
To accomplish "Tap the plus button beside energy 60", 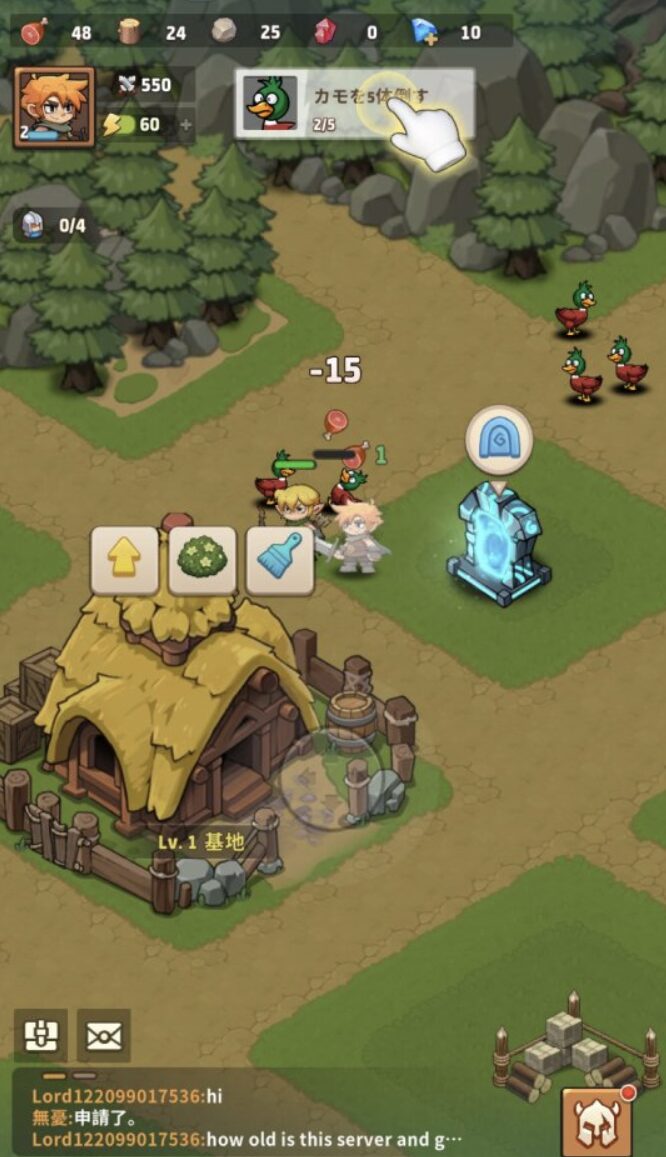I will pyautogui.click(x=185, y=125).
